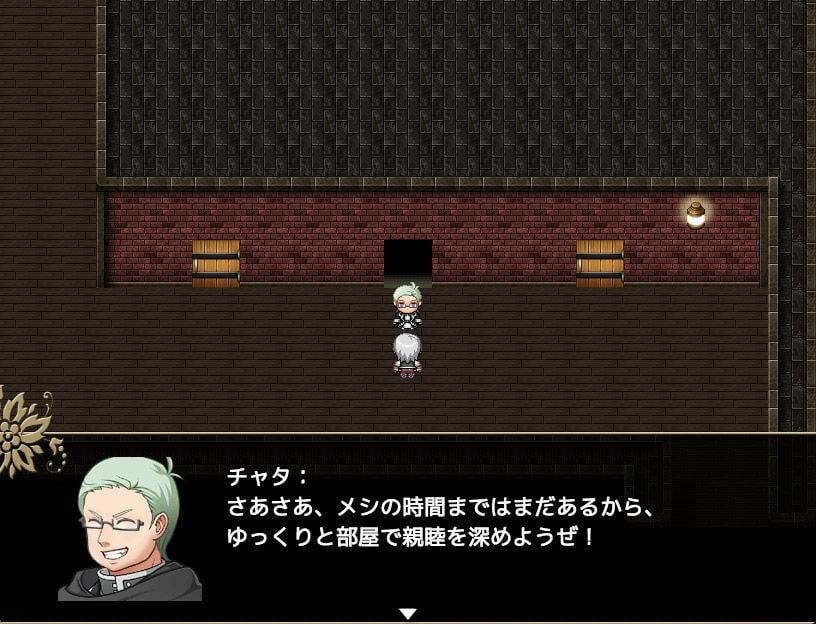Advance dialogue with the white continue arrow
The width and height of the screenshot is (816, 624).
pos(407,612)
